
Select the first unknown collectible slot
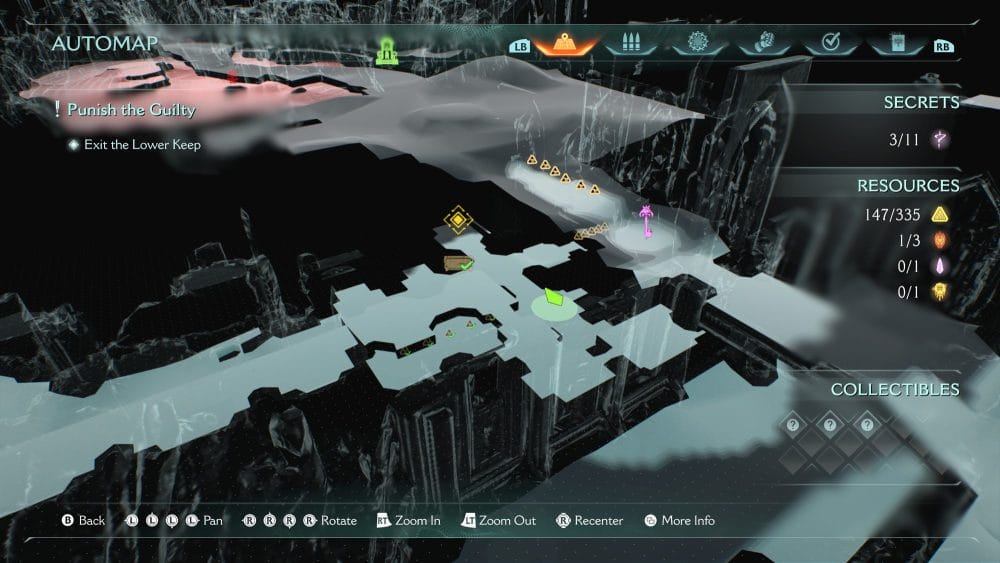792,425
